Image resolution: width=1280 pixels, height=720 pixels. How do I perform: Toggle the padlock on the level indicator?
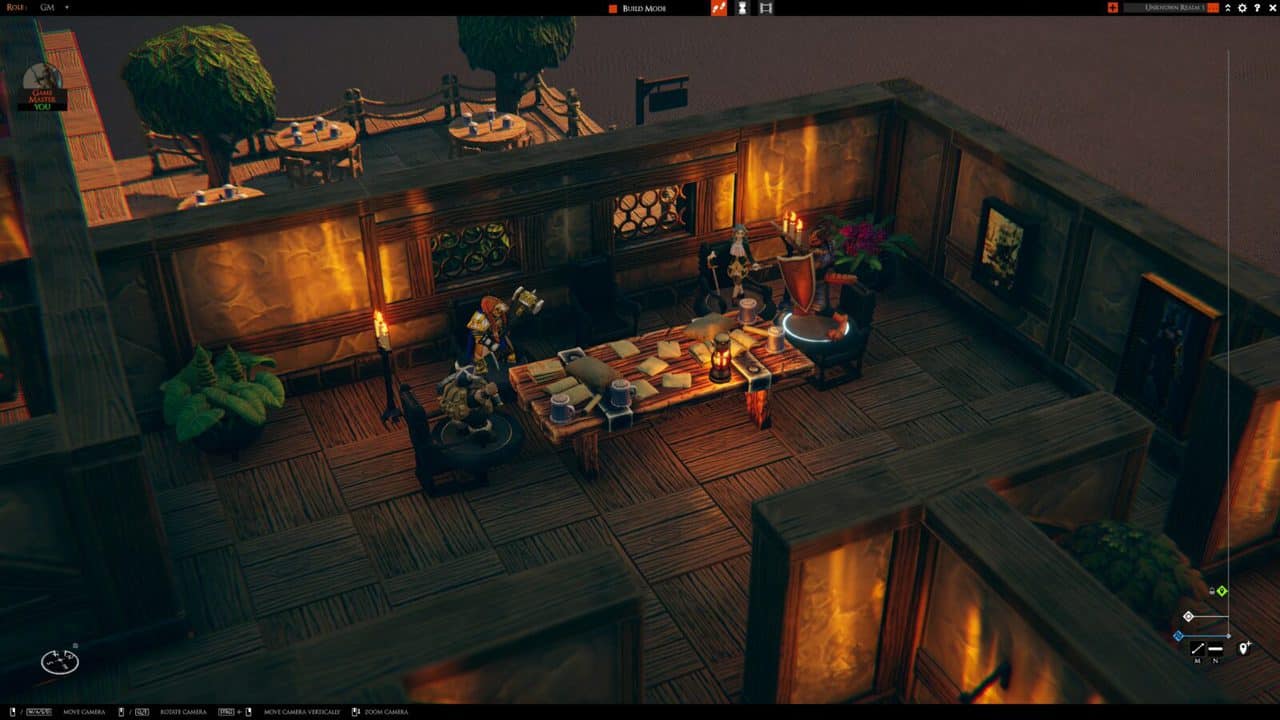pos(1212,590)
